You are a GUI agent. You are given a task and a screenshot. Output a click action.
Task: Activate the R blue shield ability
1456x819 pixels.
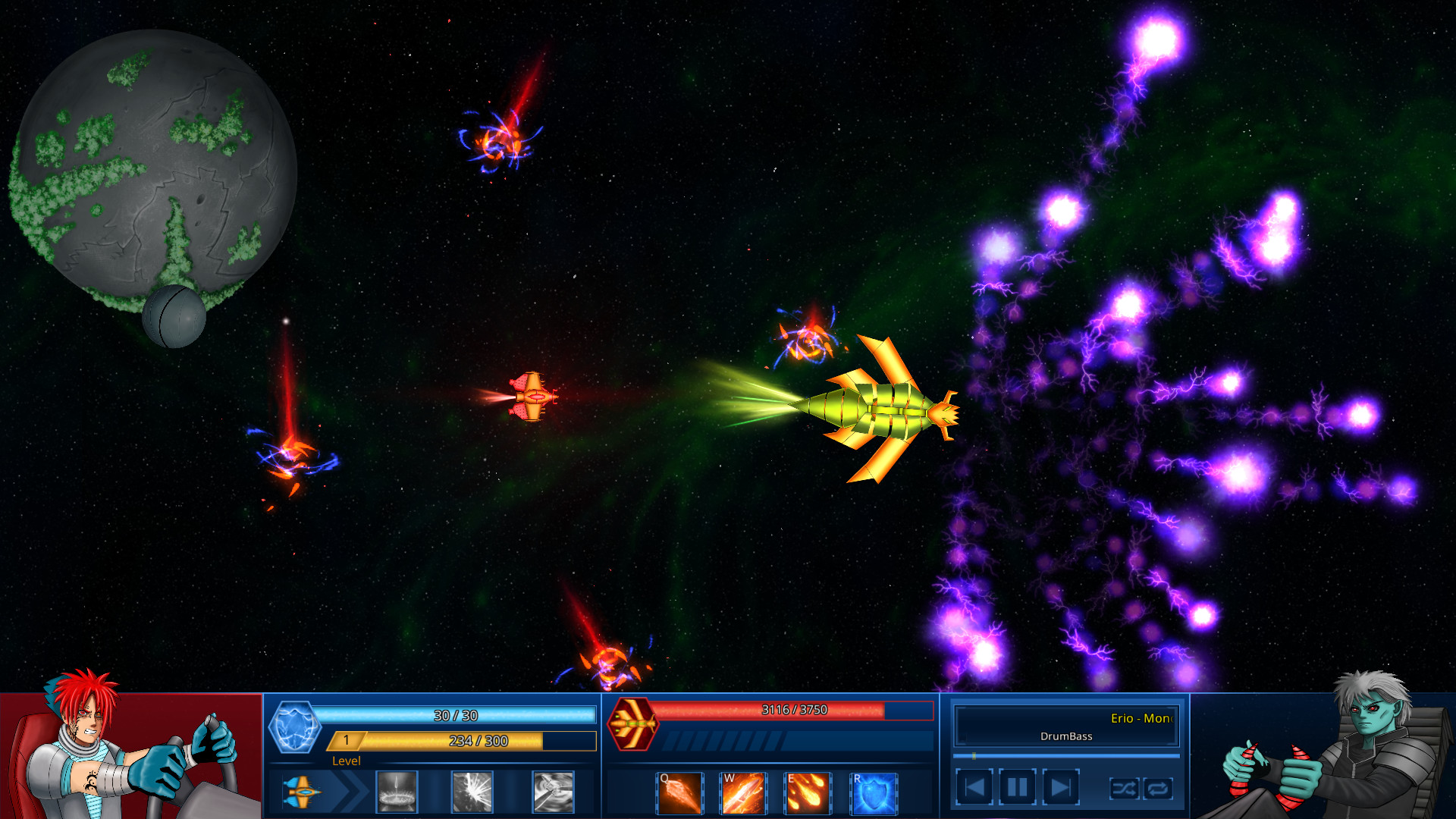[x=874, y=793]
